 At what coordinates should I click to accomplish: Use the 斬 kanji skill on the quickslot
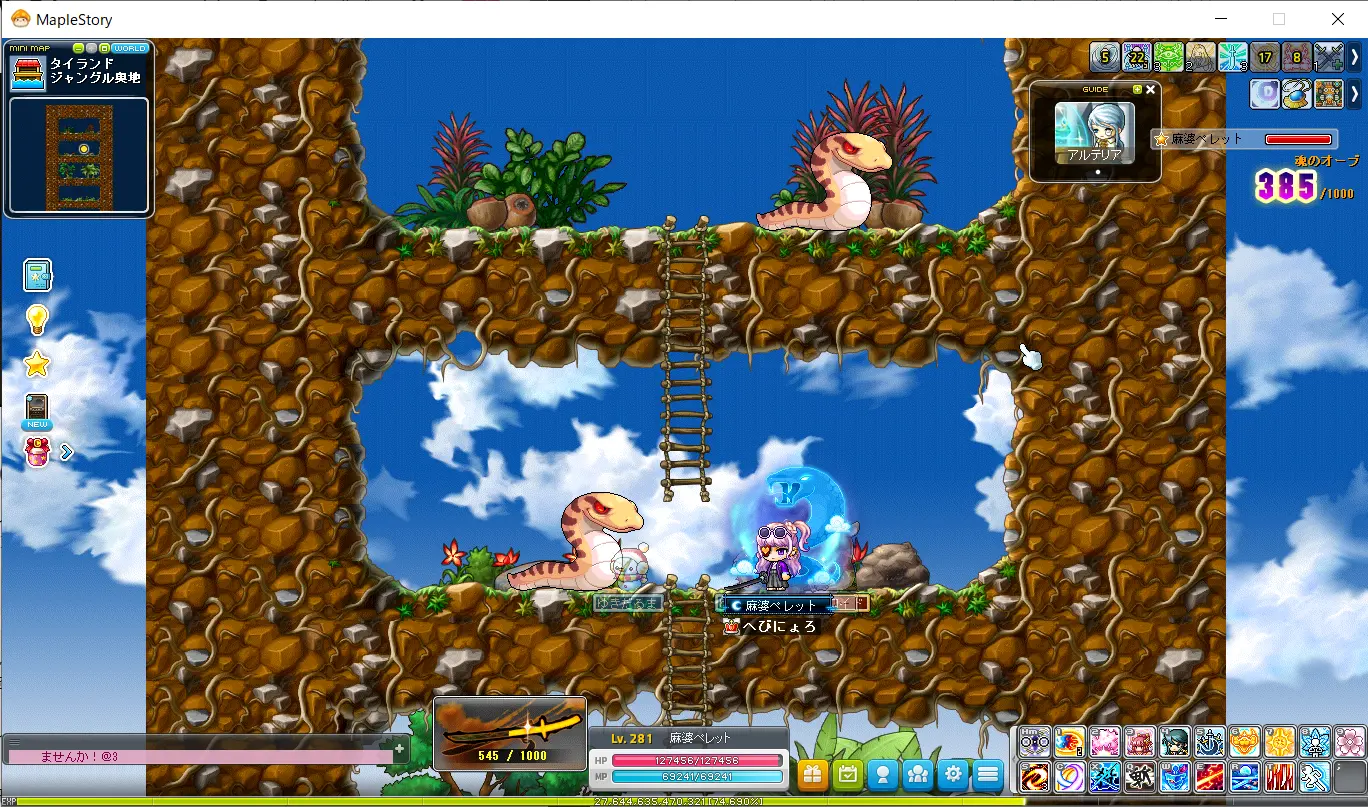coord(1140,777)
